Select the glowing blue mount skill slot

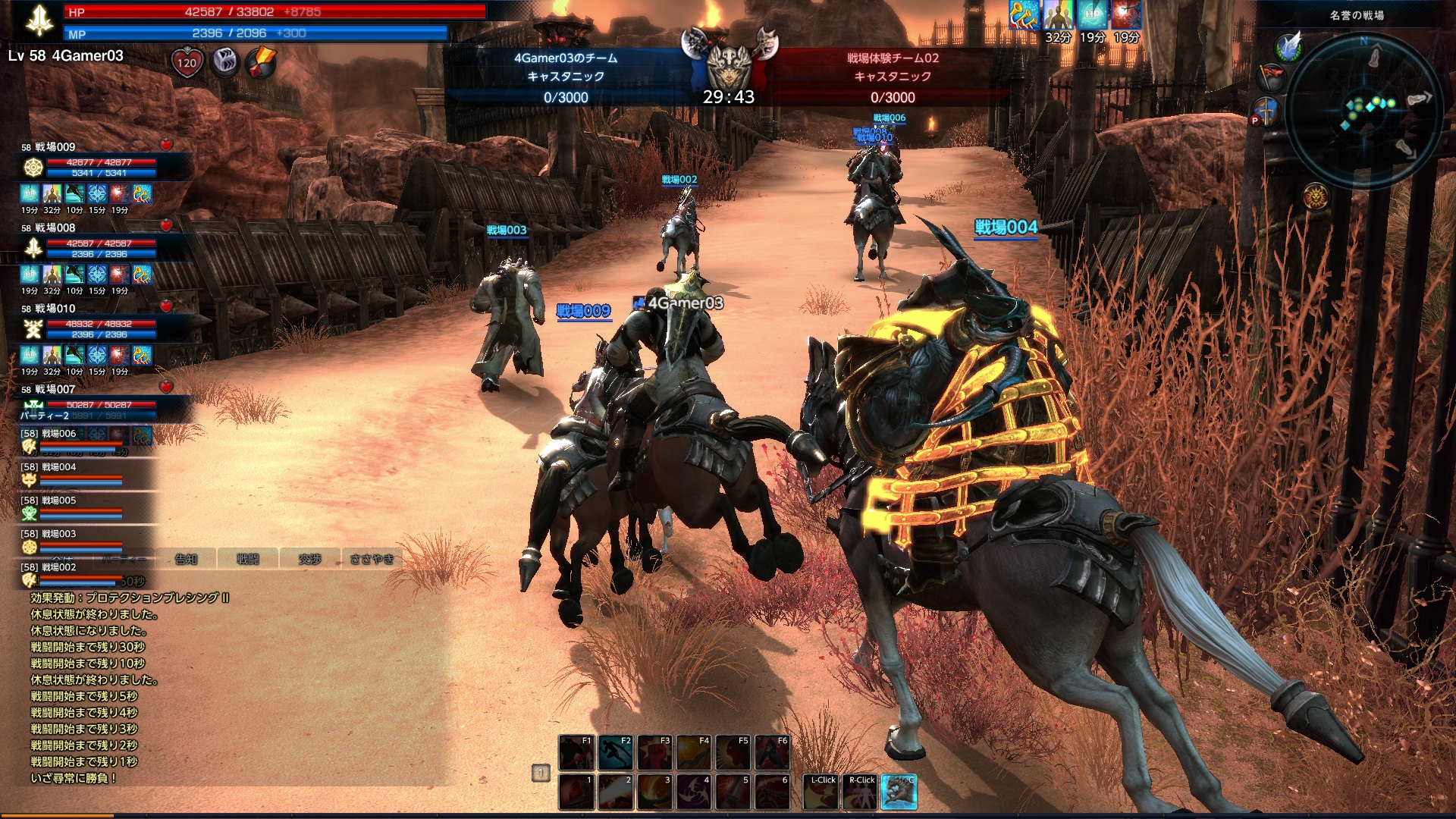899,792
